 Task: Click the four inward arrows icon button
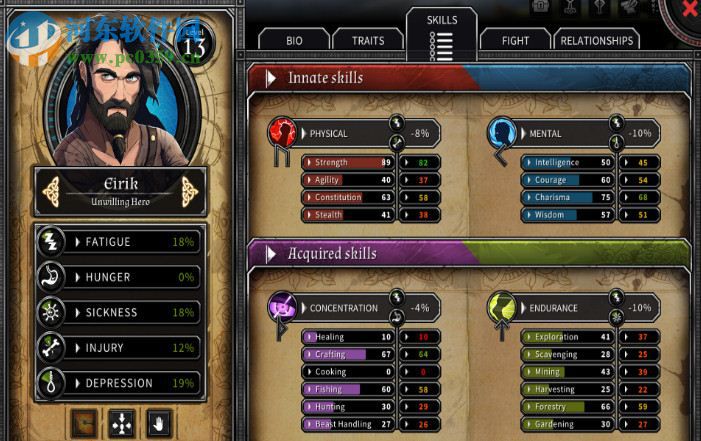[x=122, y=423]
